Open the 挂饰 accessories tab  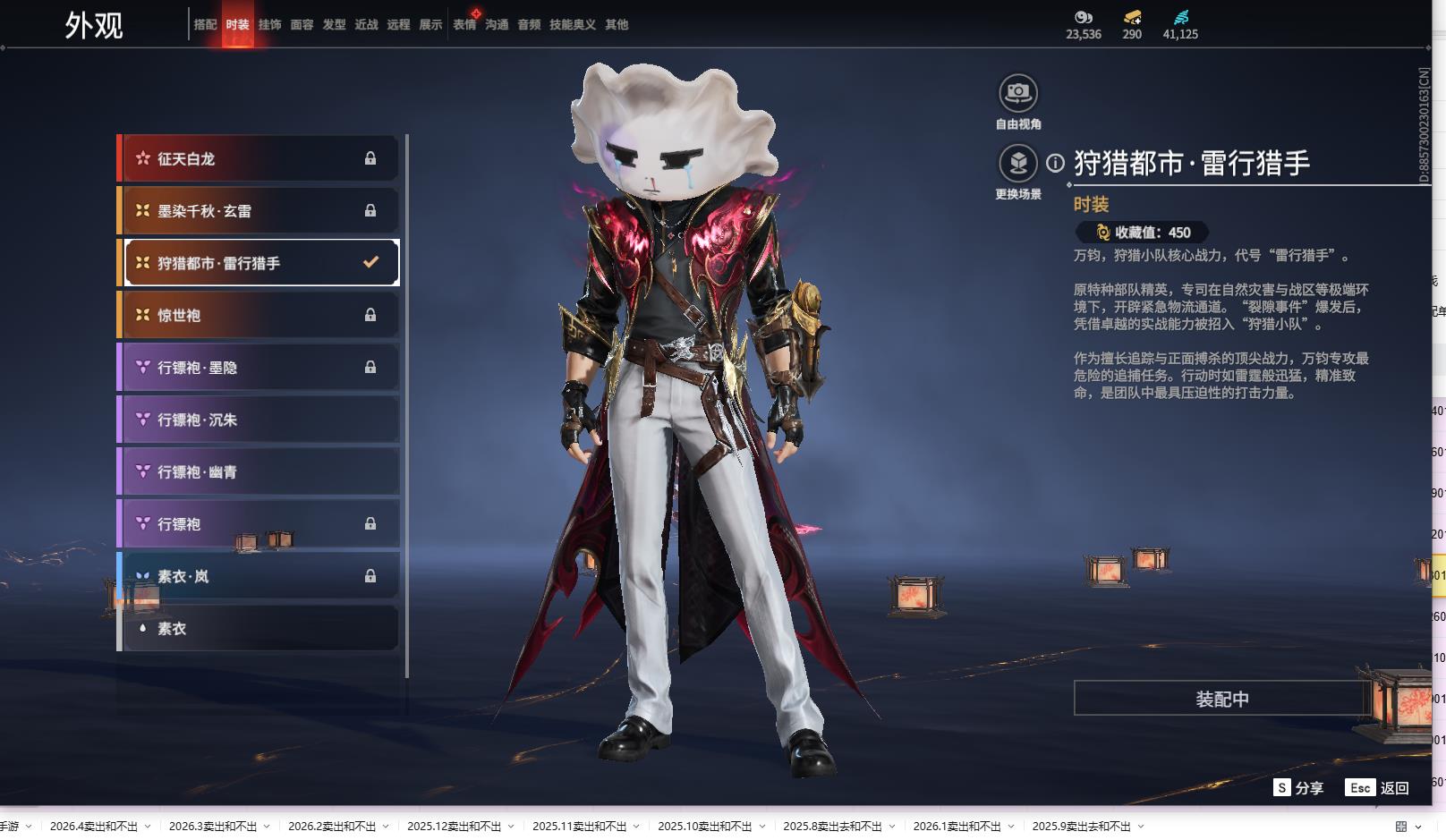(x=269, y=25)
